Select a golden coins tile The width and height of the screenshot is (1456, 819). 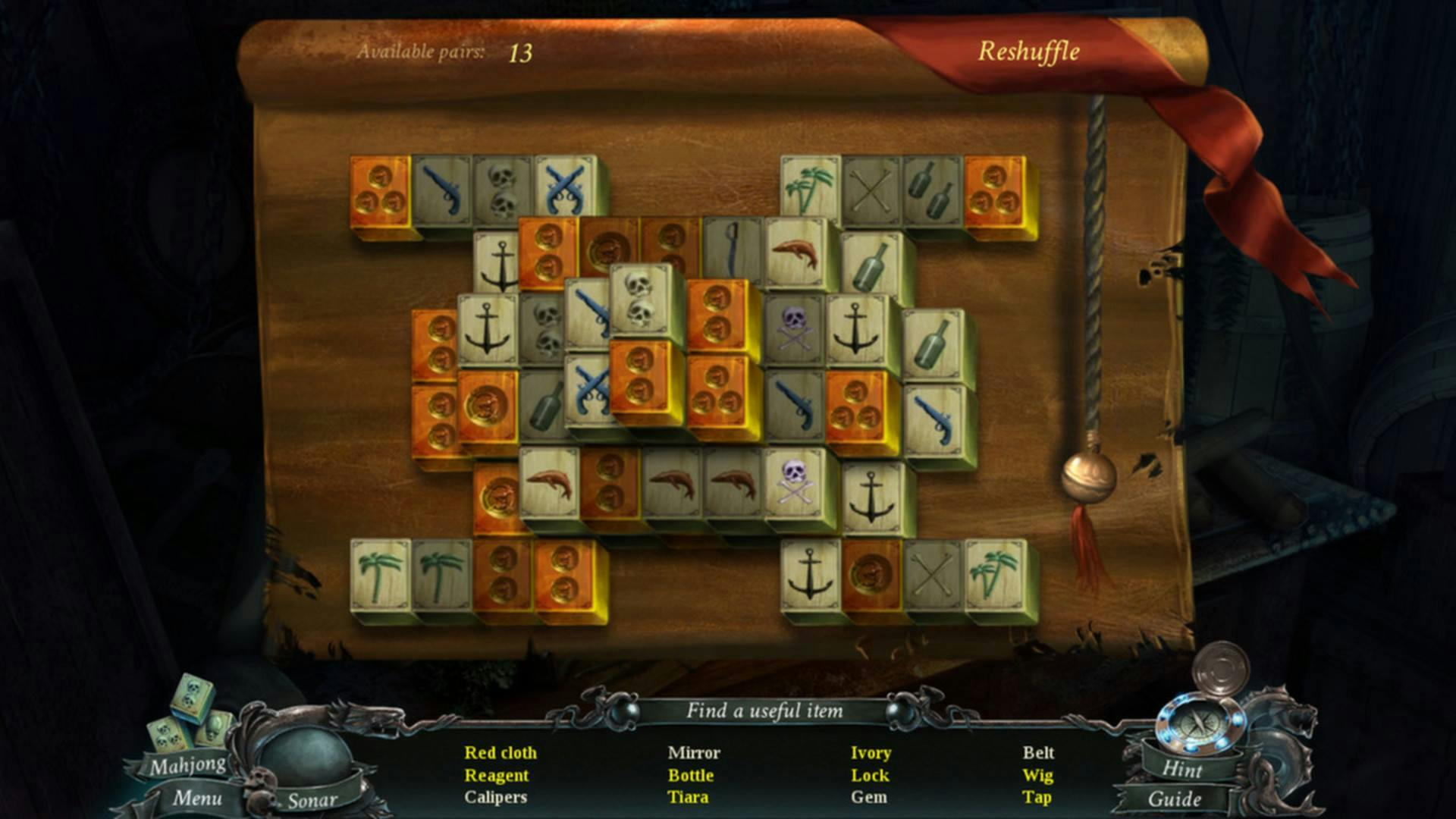tap(379, 190)
